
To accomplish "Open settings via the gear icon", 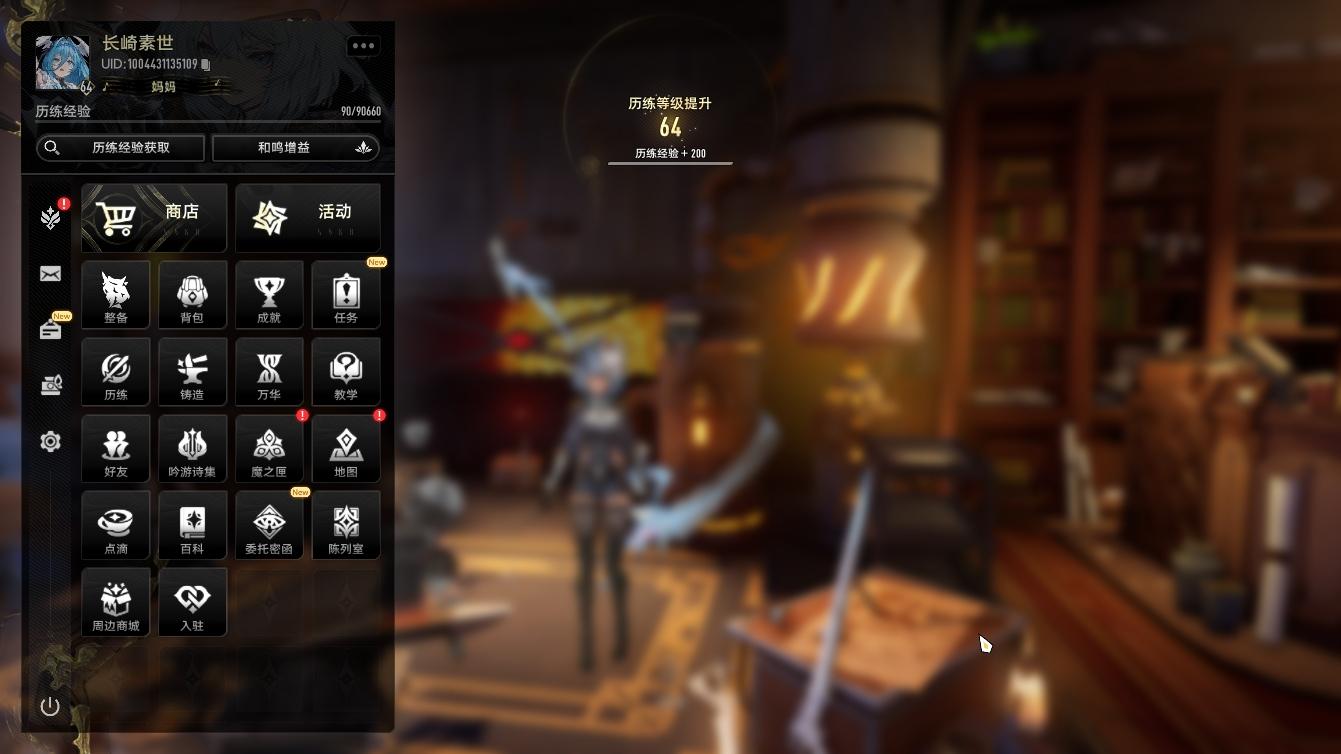I will tap(51, 442).
